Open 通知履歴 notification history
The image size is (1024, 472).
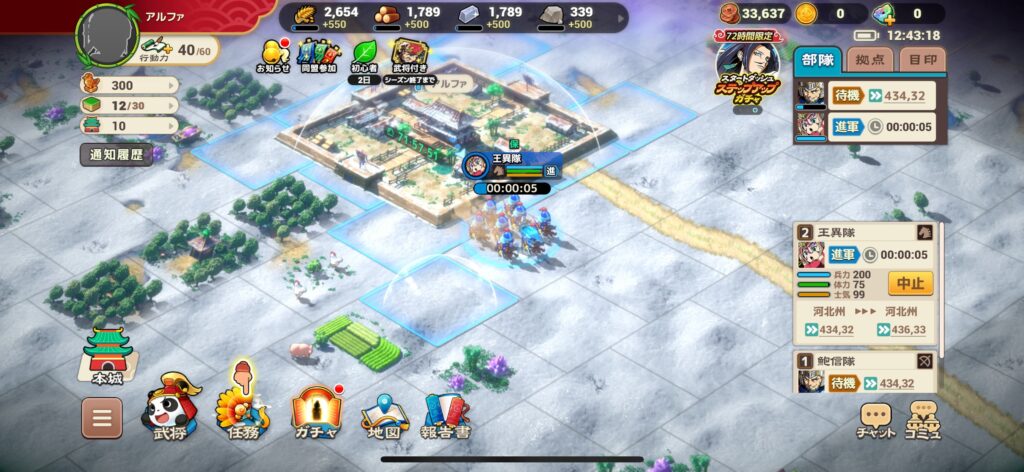coord(116,155)
